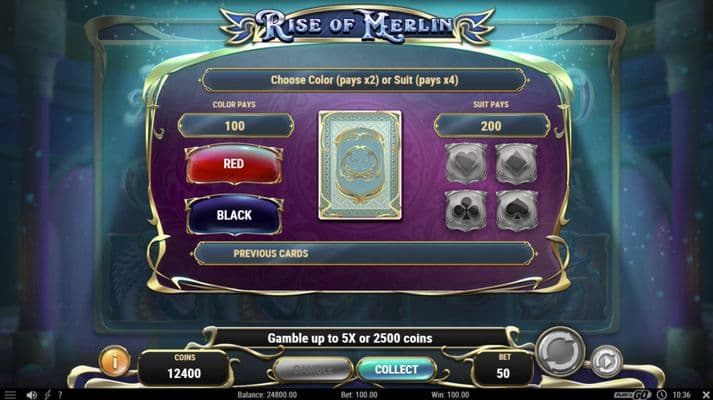Open the question mark help
The width and height of the screenshot is (713, 400).
[59, 394]
